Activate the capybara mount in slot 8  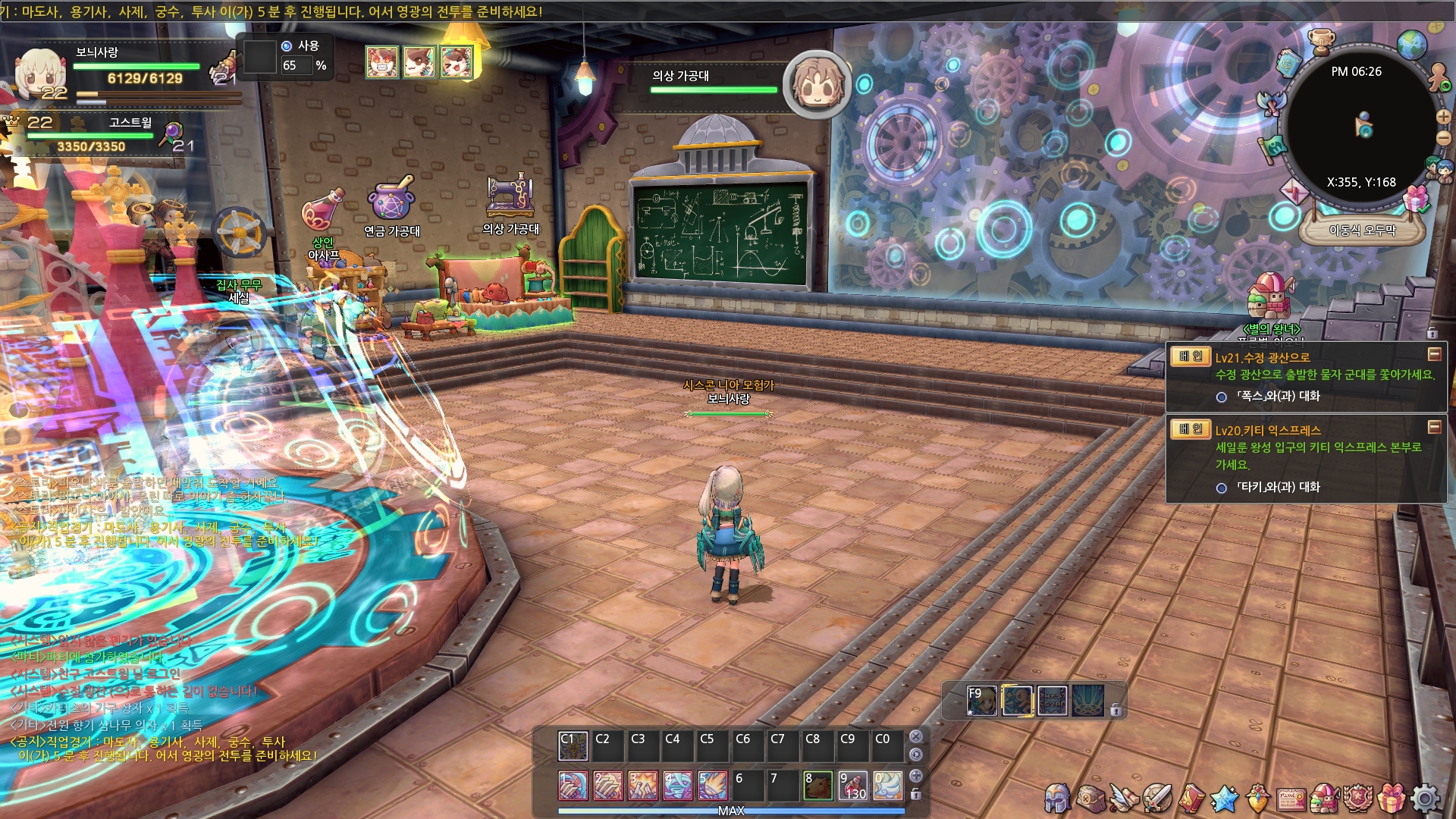(817, 786)
